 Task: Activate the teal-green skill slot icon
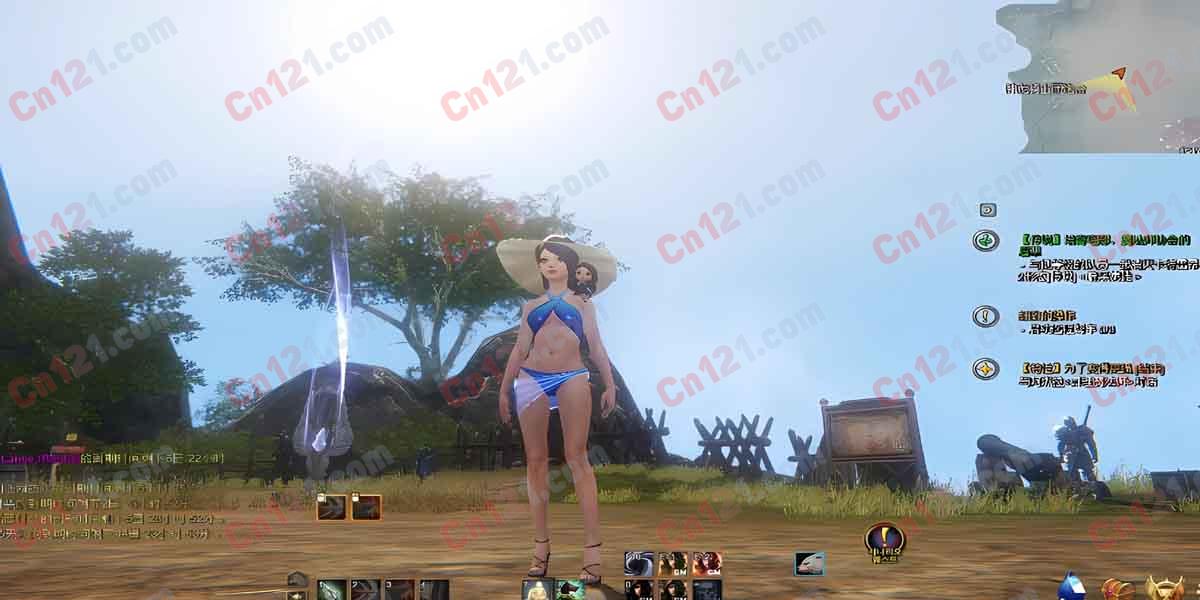point(570,590)
